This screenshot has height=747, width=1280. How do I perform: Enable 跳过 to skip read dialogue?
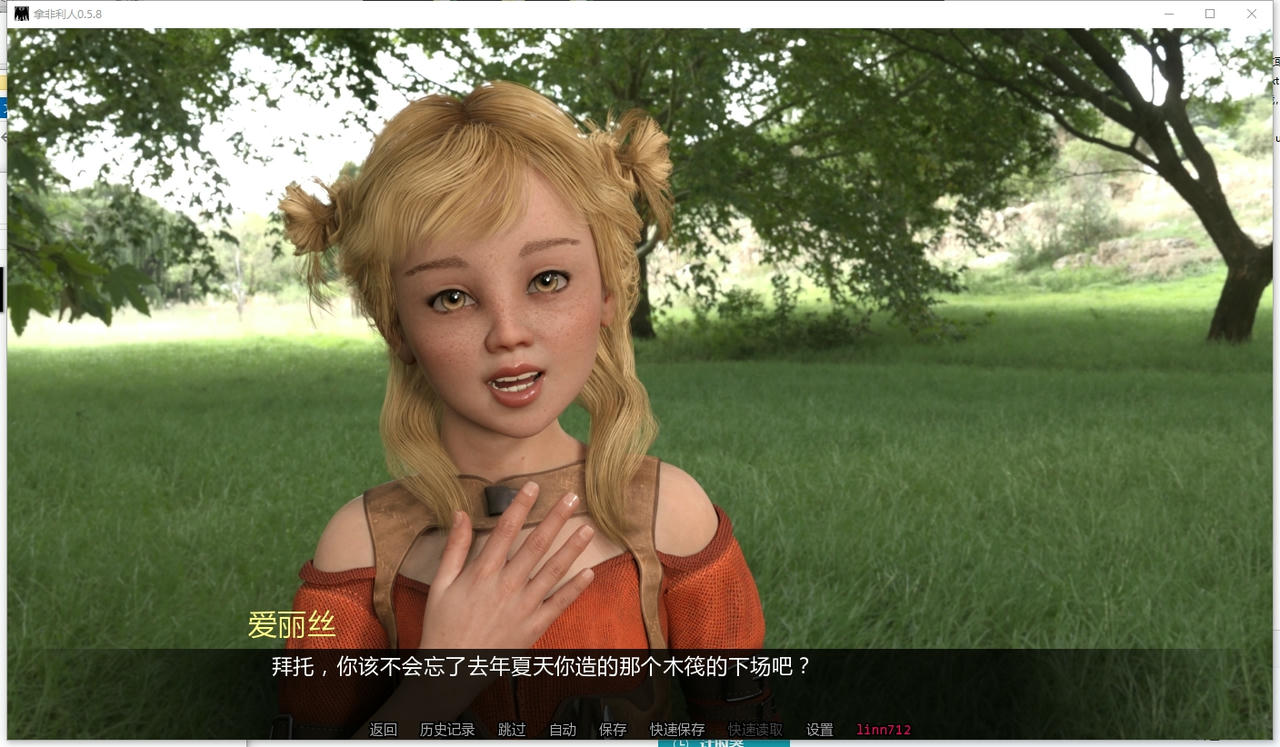[x=511, y=729]
